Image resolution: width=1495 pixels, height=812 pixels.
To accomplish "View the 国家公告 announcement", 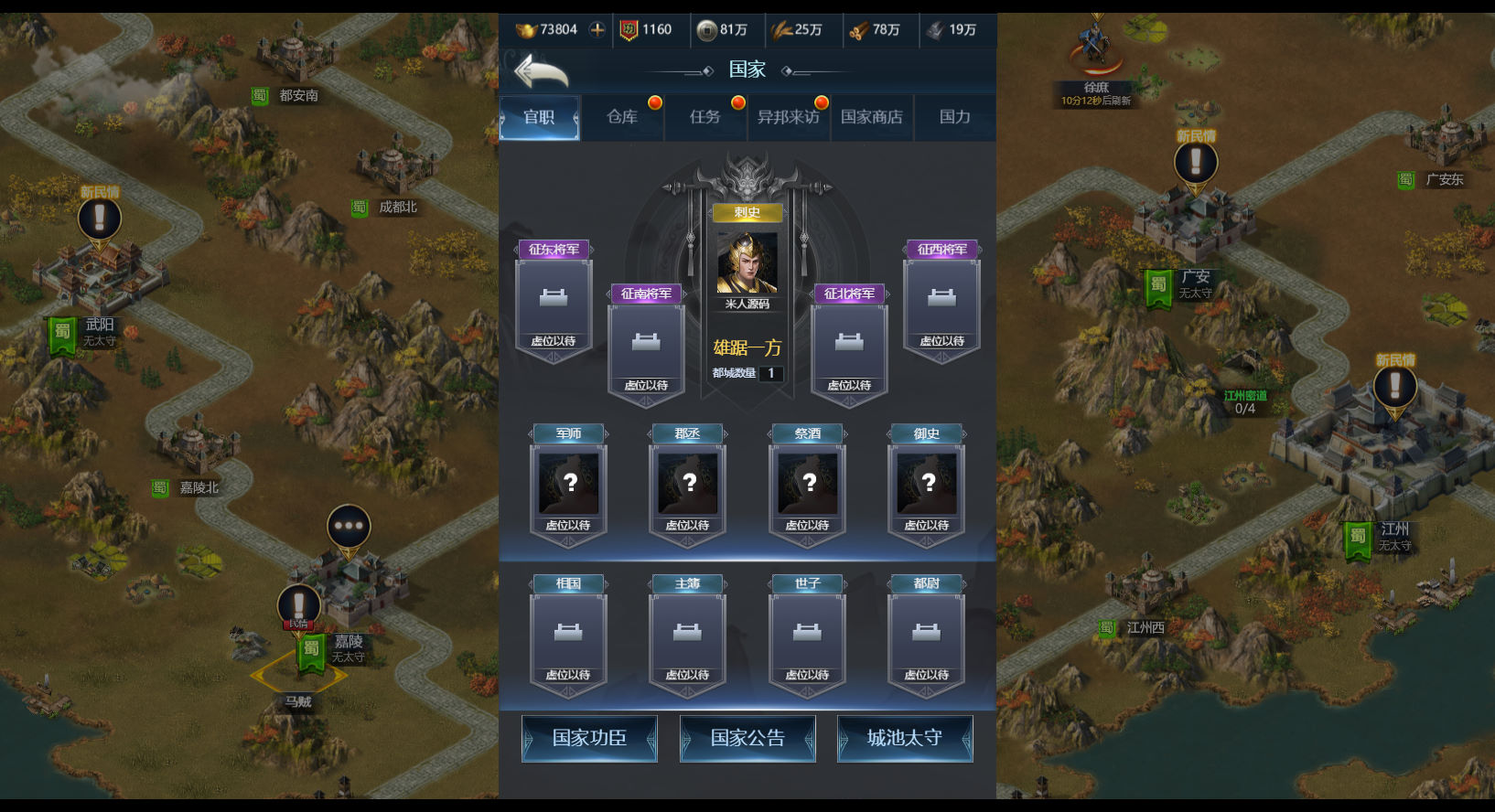I will click(x=747, y=738).
